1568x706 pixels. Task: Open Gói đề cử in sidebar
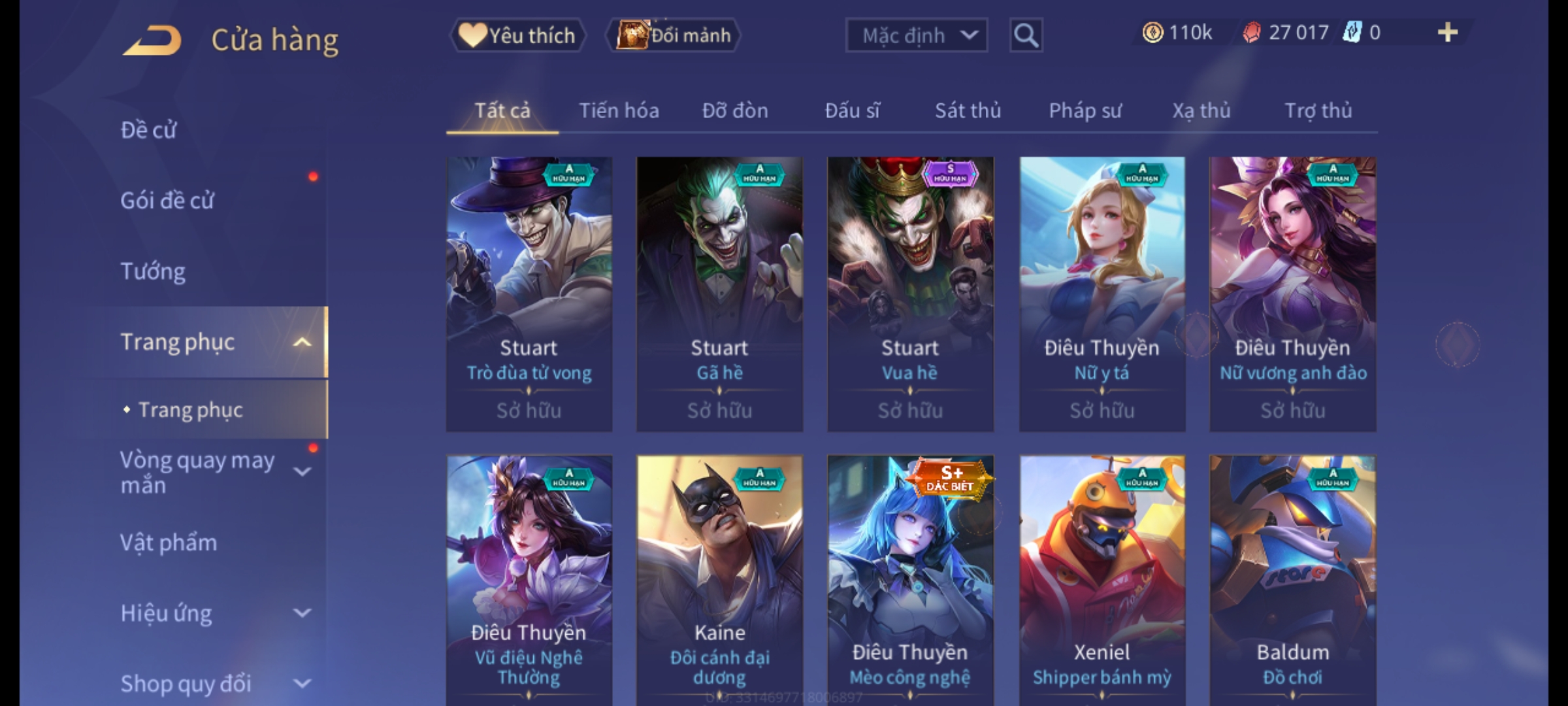167,201
